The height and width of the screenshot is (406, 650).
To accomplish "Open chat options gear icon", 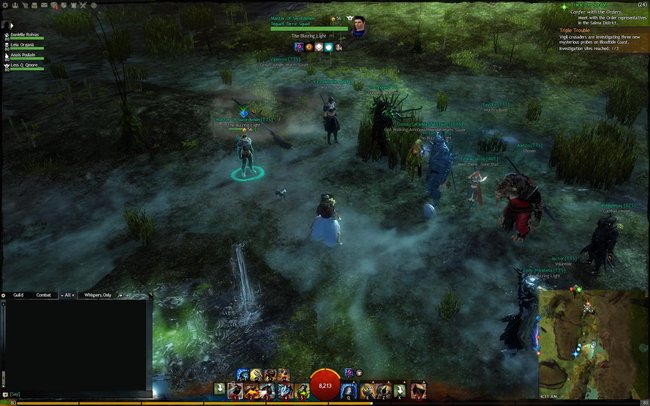I will coord(5,295).
